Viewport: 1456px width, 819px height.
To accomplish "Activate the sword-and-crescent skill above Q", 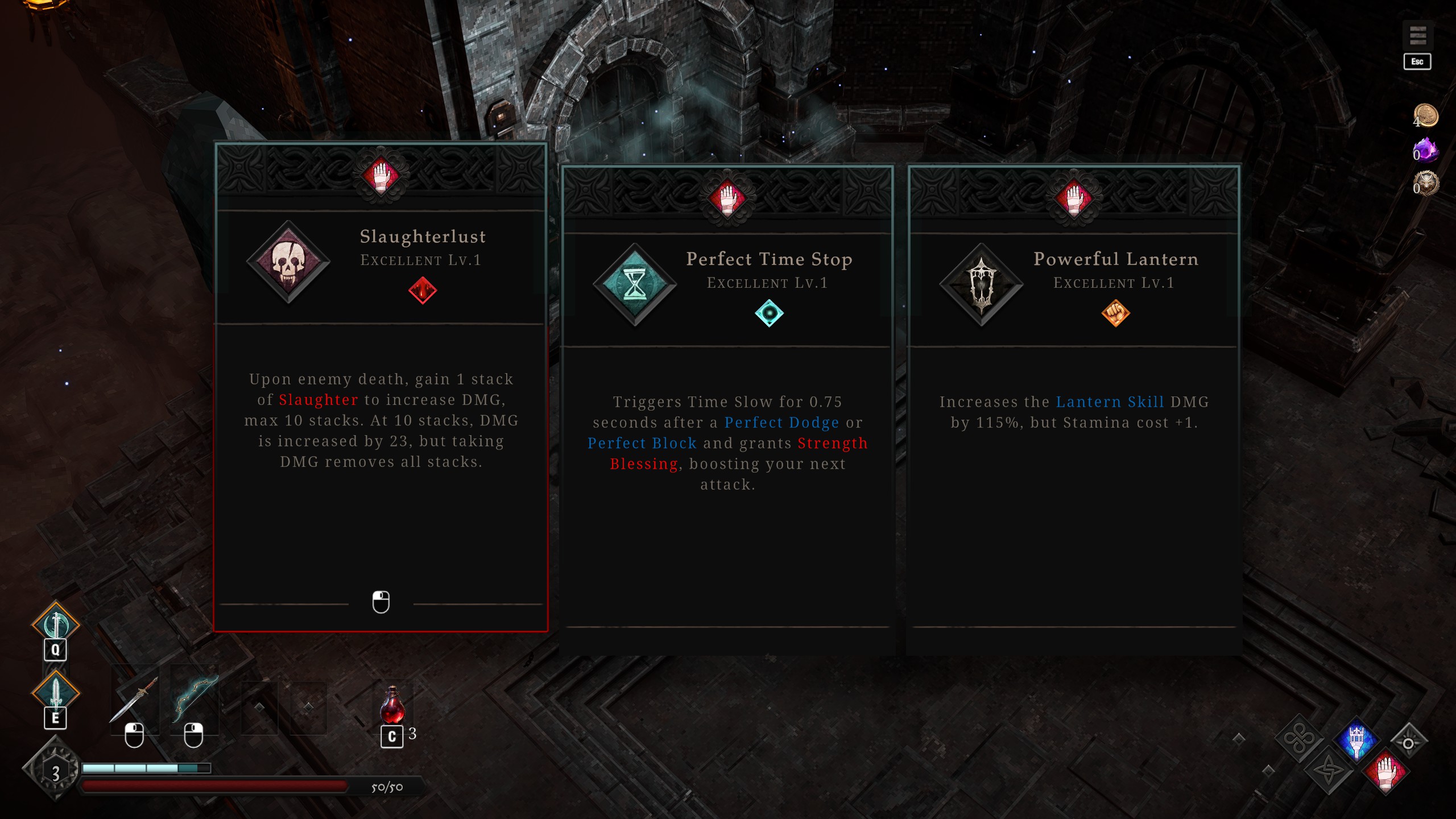I will tap(56, 624).
